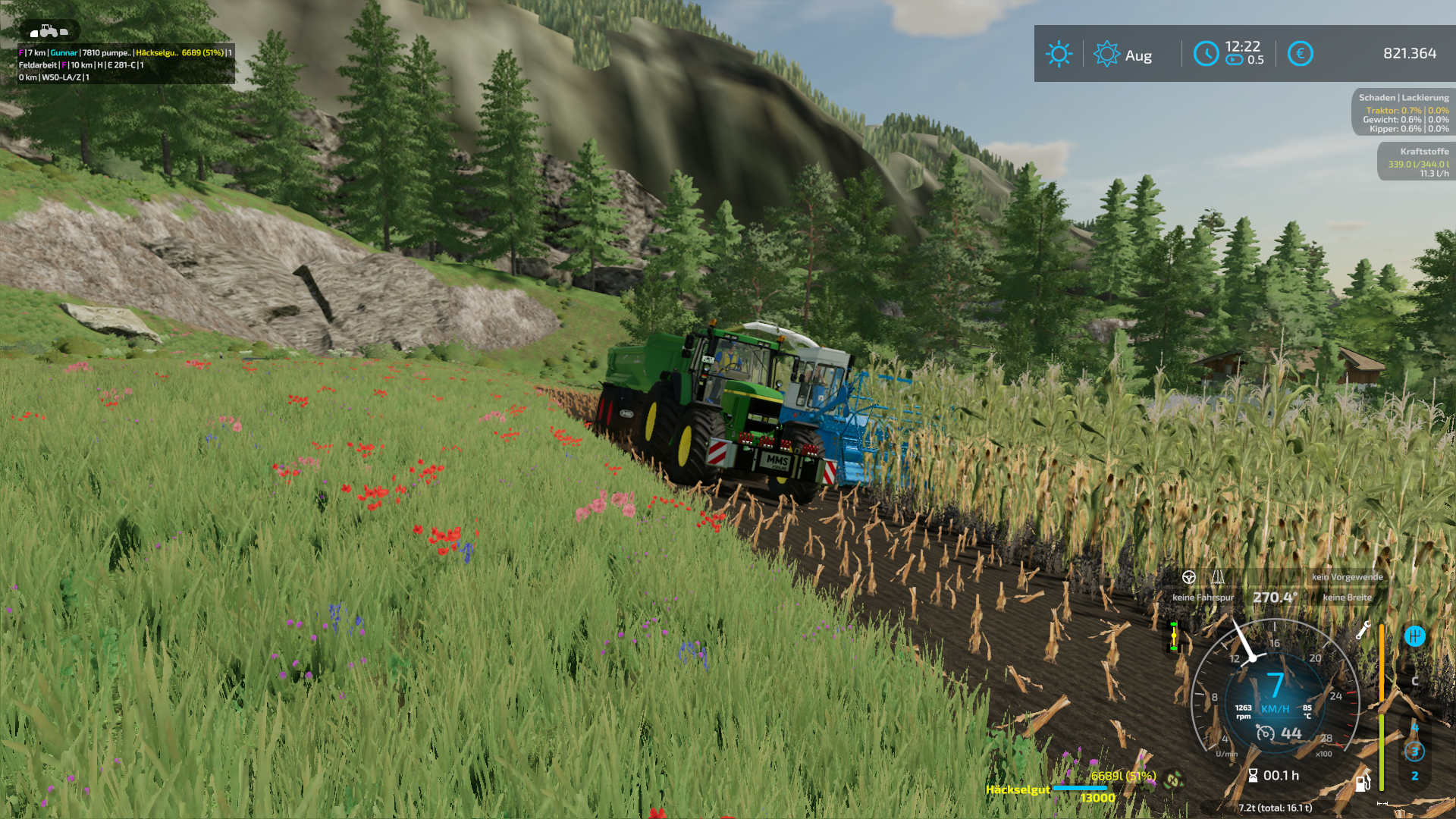Click the euro money icon
This screenshot has width=1456, height=819.
coord(1300,54)
